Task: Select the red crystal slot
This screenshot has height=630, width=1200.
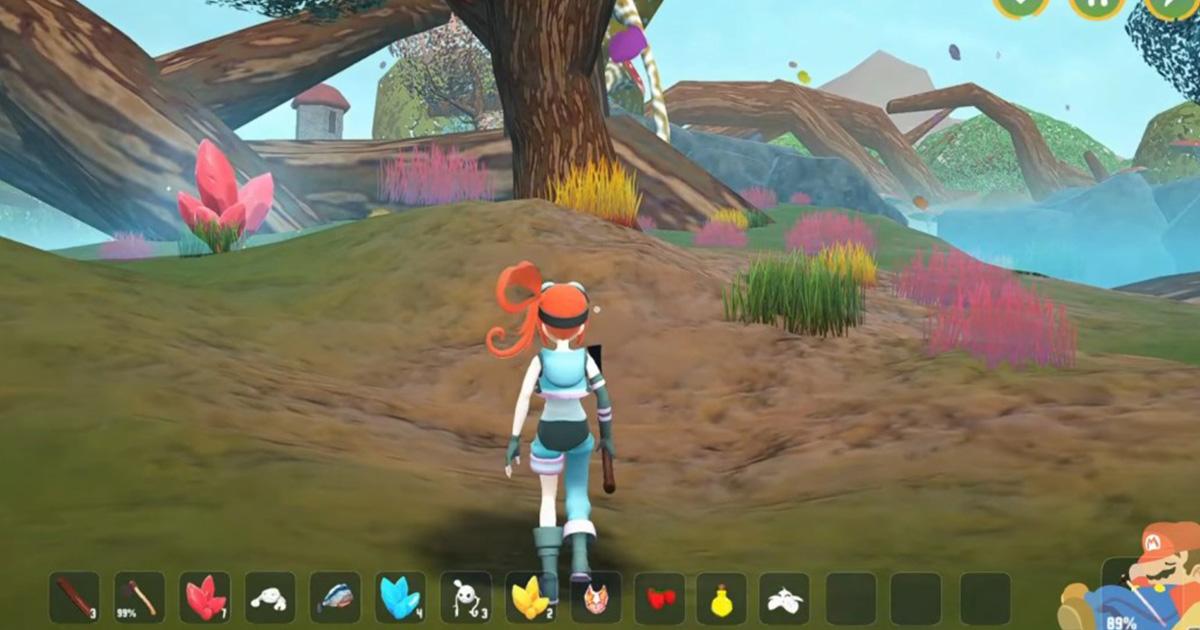Action: point(205,597)
